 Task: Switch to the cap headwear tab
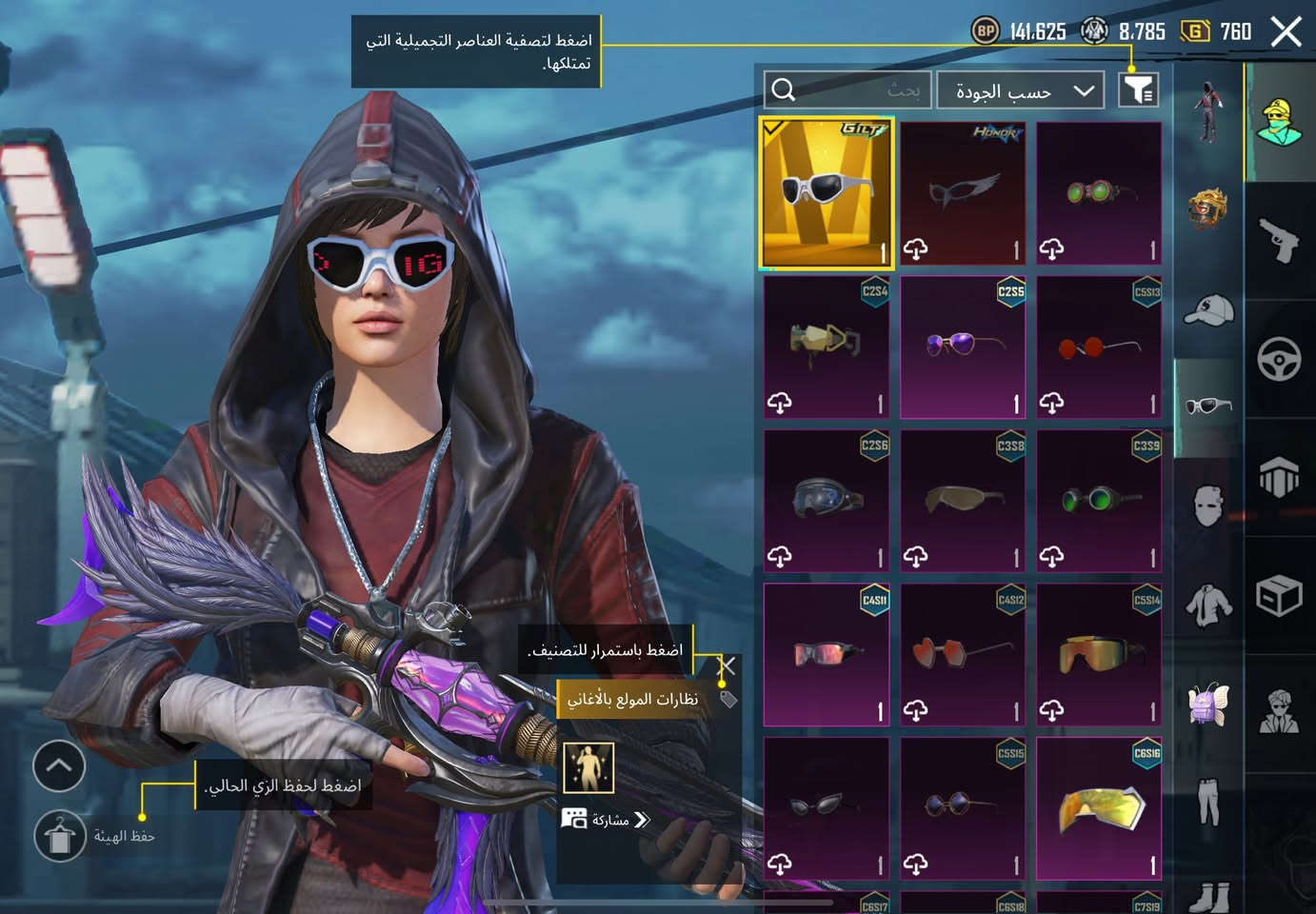pyautogui.click(x=1208, y=310)
